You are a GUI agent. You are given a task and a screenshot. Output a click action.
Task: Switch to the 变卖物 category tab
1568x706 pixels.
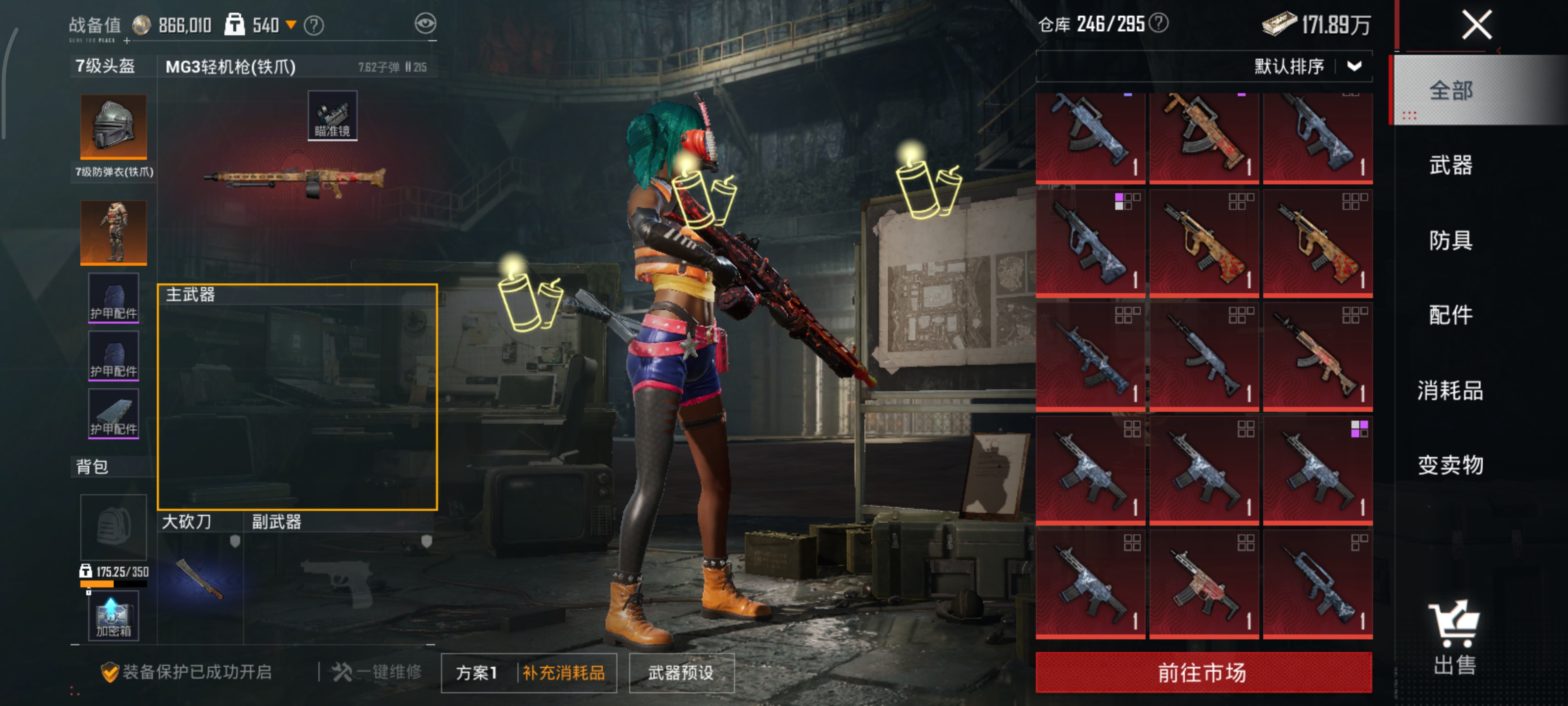[1450, 465]
